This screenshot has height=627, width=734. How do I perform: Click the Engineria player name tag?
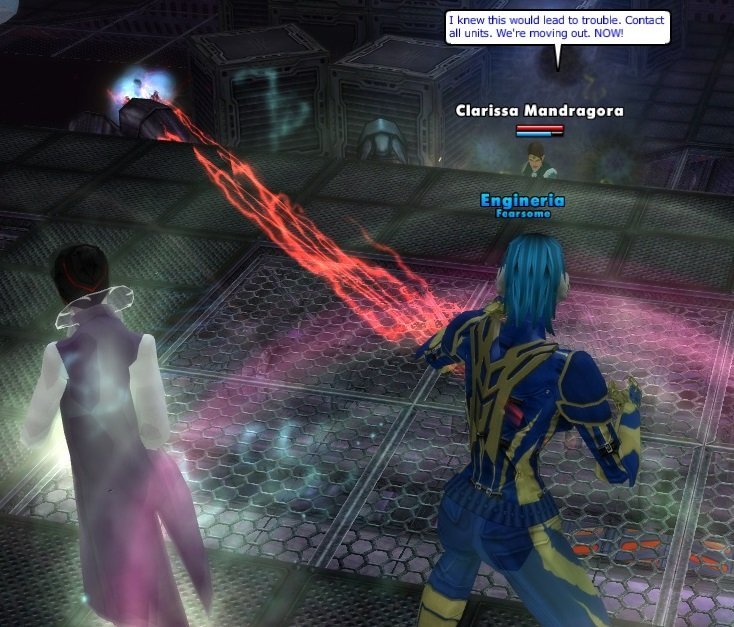(522, 200)
